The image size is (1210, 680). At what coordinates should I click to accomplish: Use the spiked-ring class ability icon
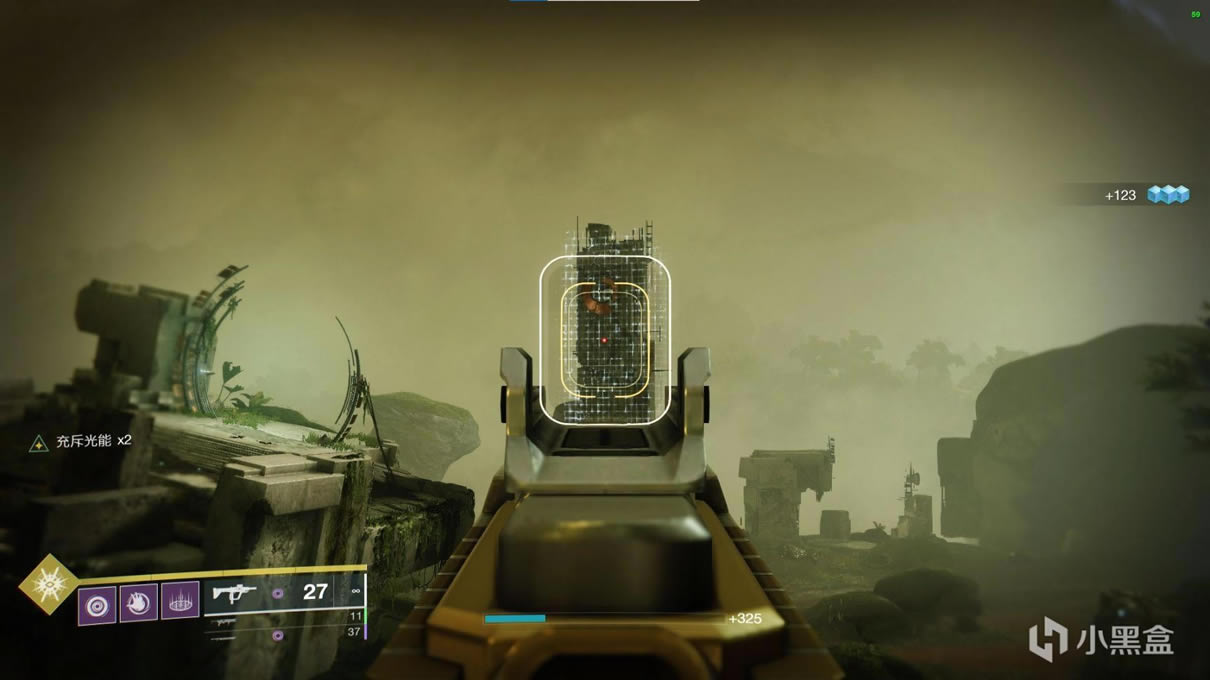coord(180,601)
